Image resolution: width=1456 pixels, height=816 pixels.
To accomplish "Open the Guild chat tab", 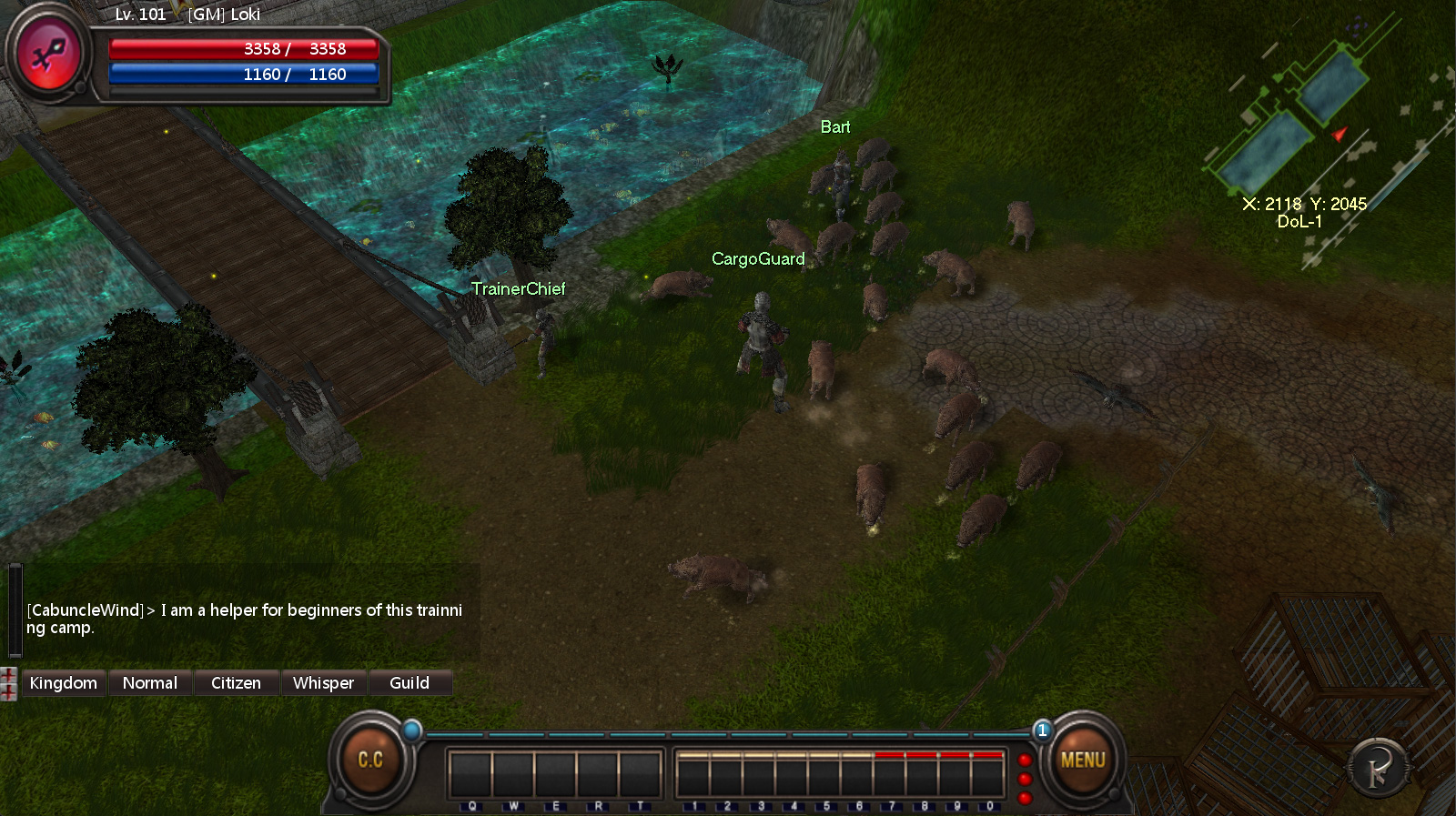I will pos(409,683).
